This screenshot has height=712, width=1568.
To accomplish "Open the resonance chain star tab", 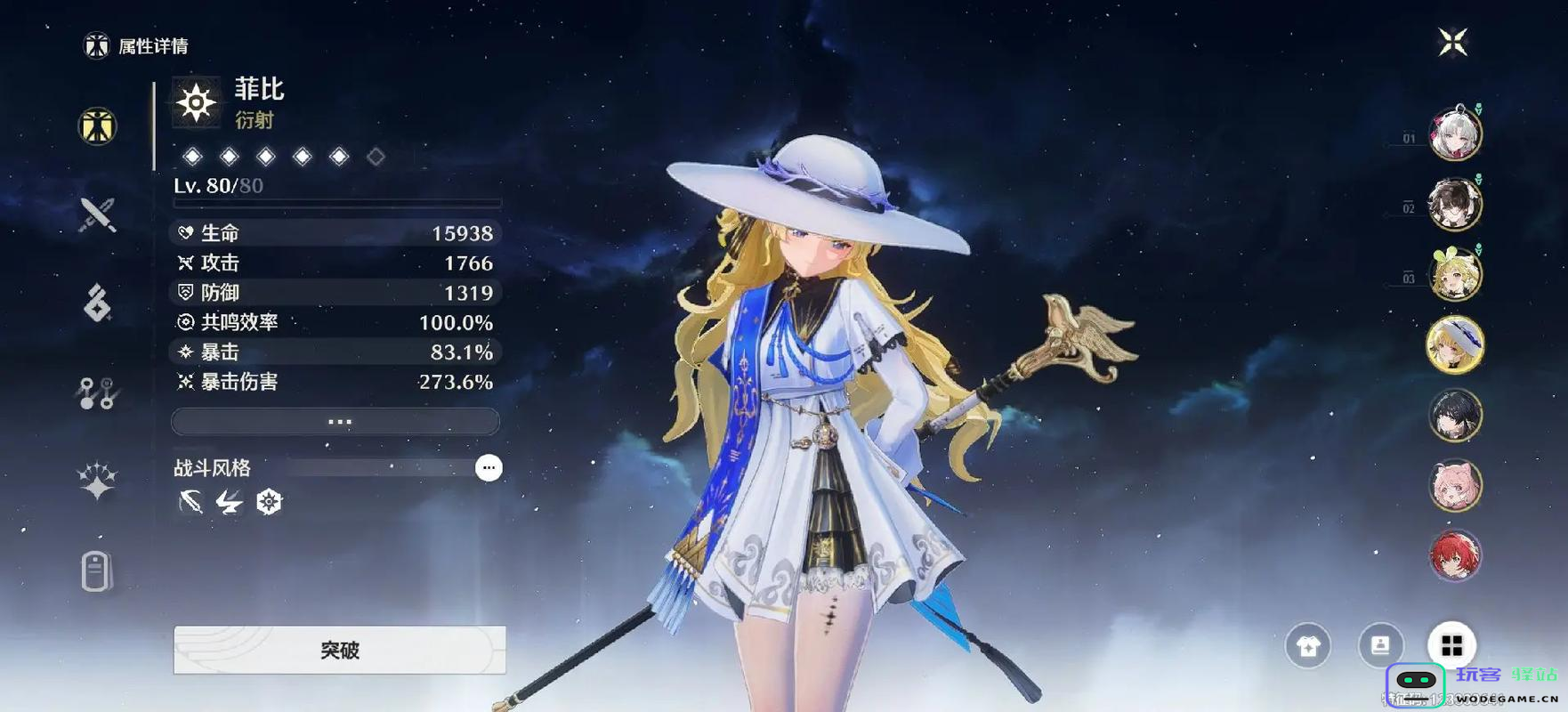I will 97,481.
